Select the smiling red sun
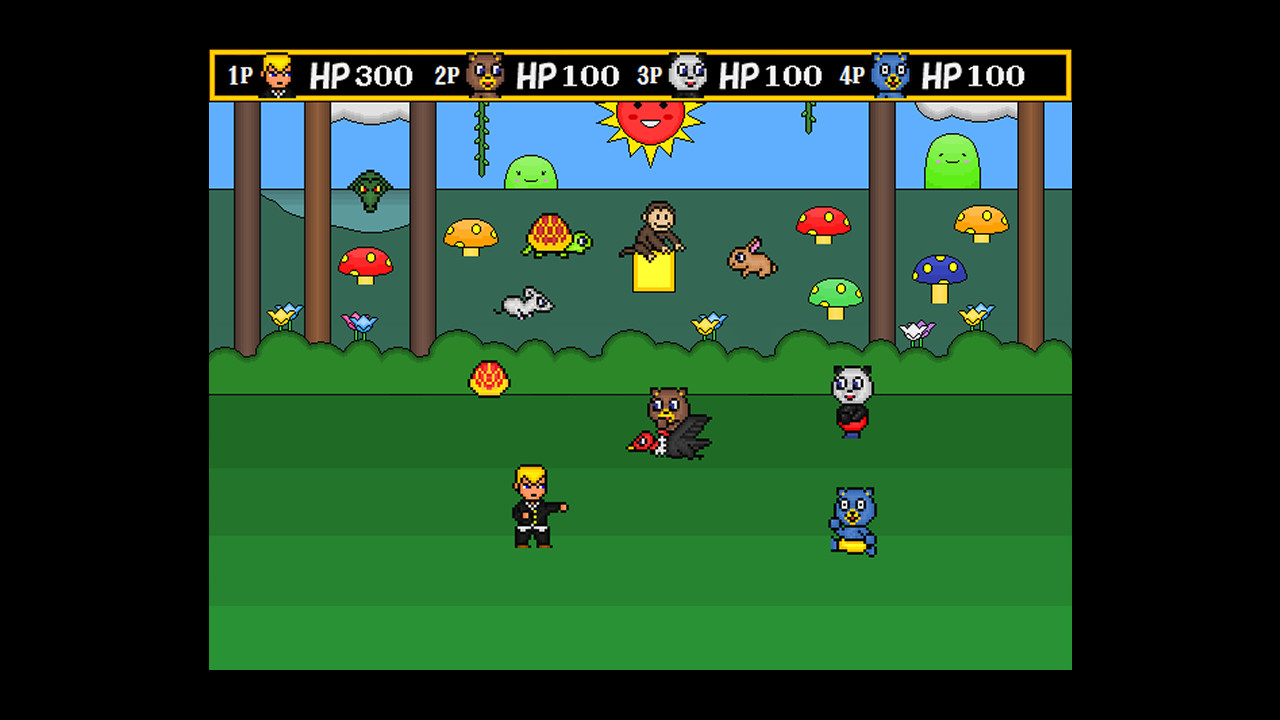The height and width of the screenshot is (720, 1280). (x=652, y=122)
